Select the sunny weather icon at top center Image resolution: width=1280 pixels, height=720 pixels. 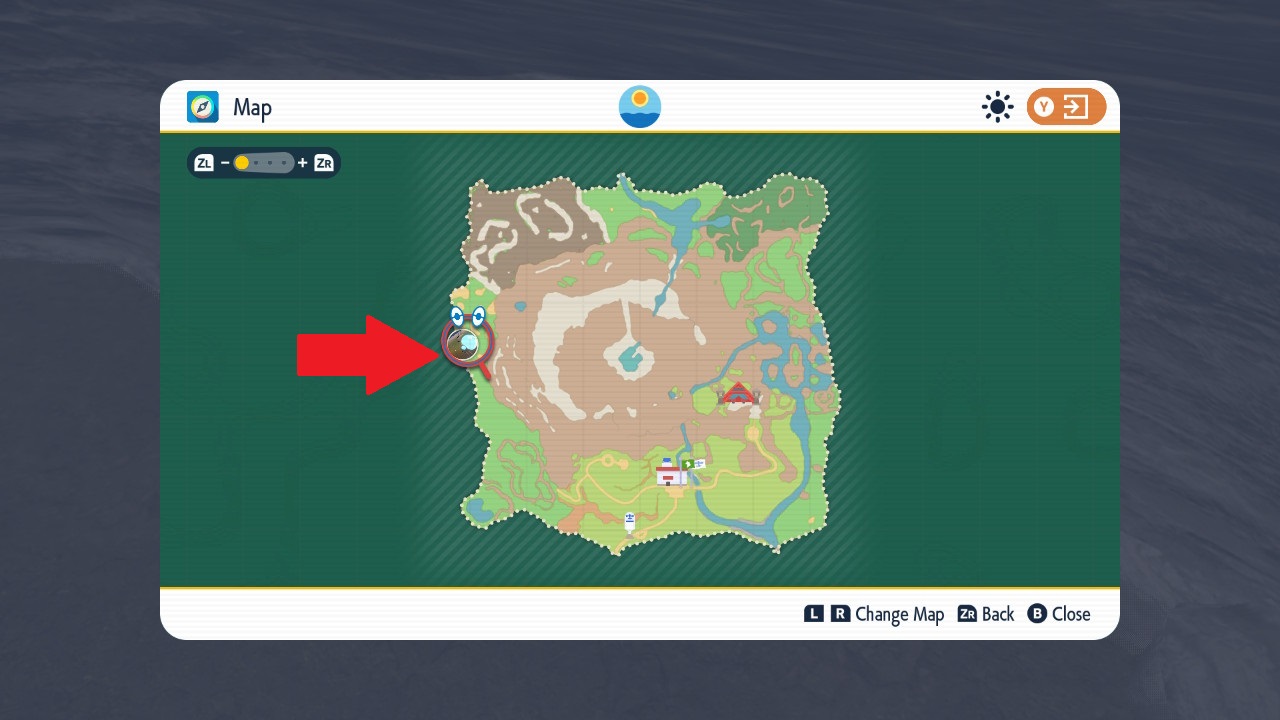click(639, 105)
